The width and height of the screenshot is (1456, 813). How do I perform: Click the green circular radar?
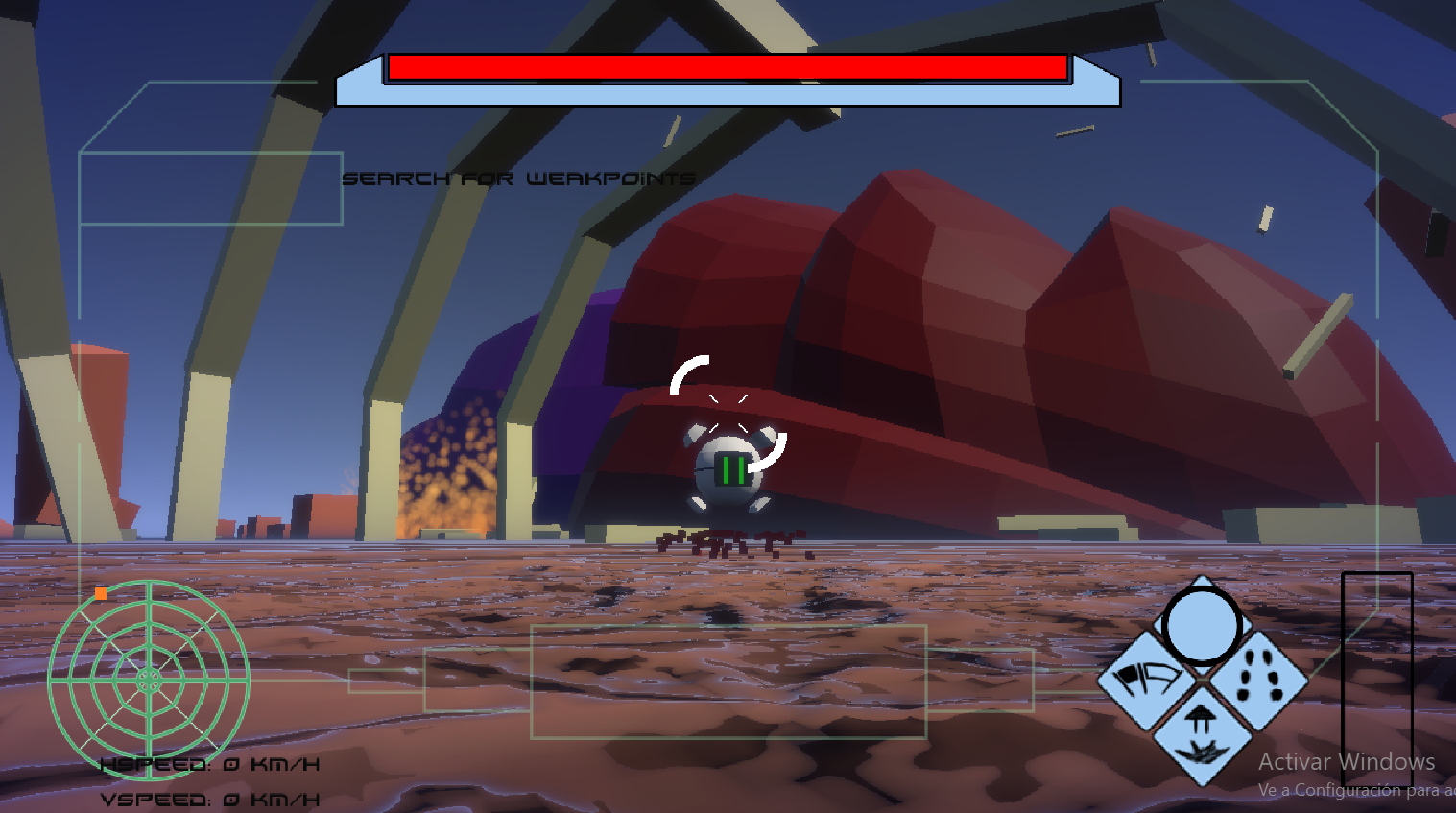149,680
